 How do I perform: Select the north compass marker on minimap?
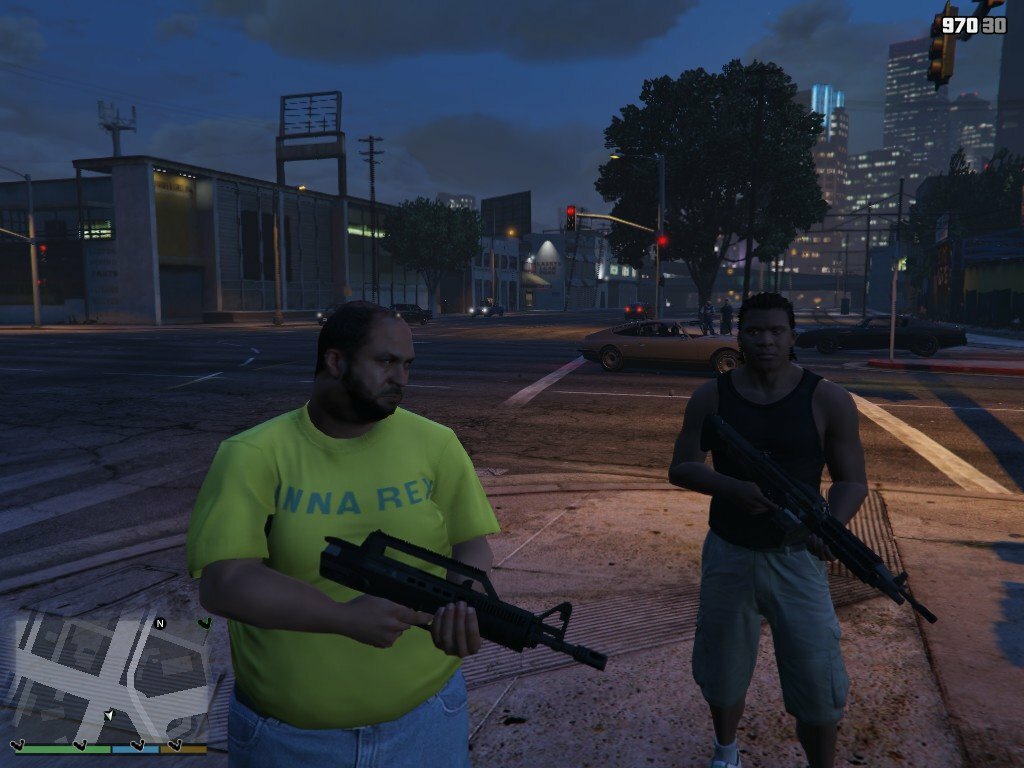(x=159, y=623)
